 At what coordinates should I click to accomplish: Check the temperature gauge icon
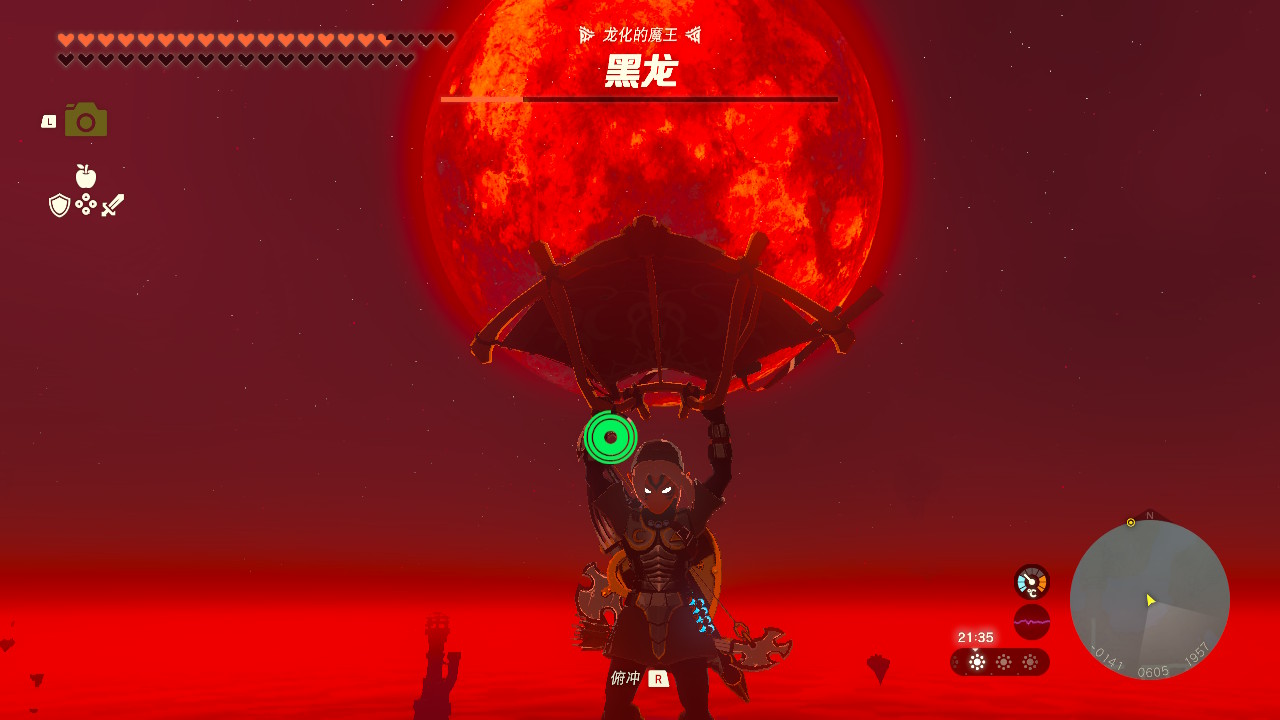click(1031, 581)
